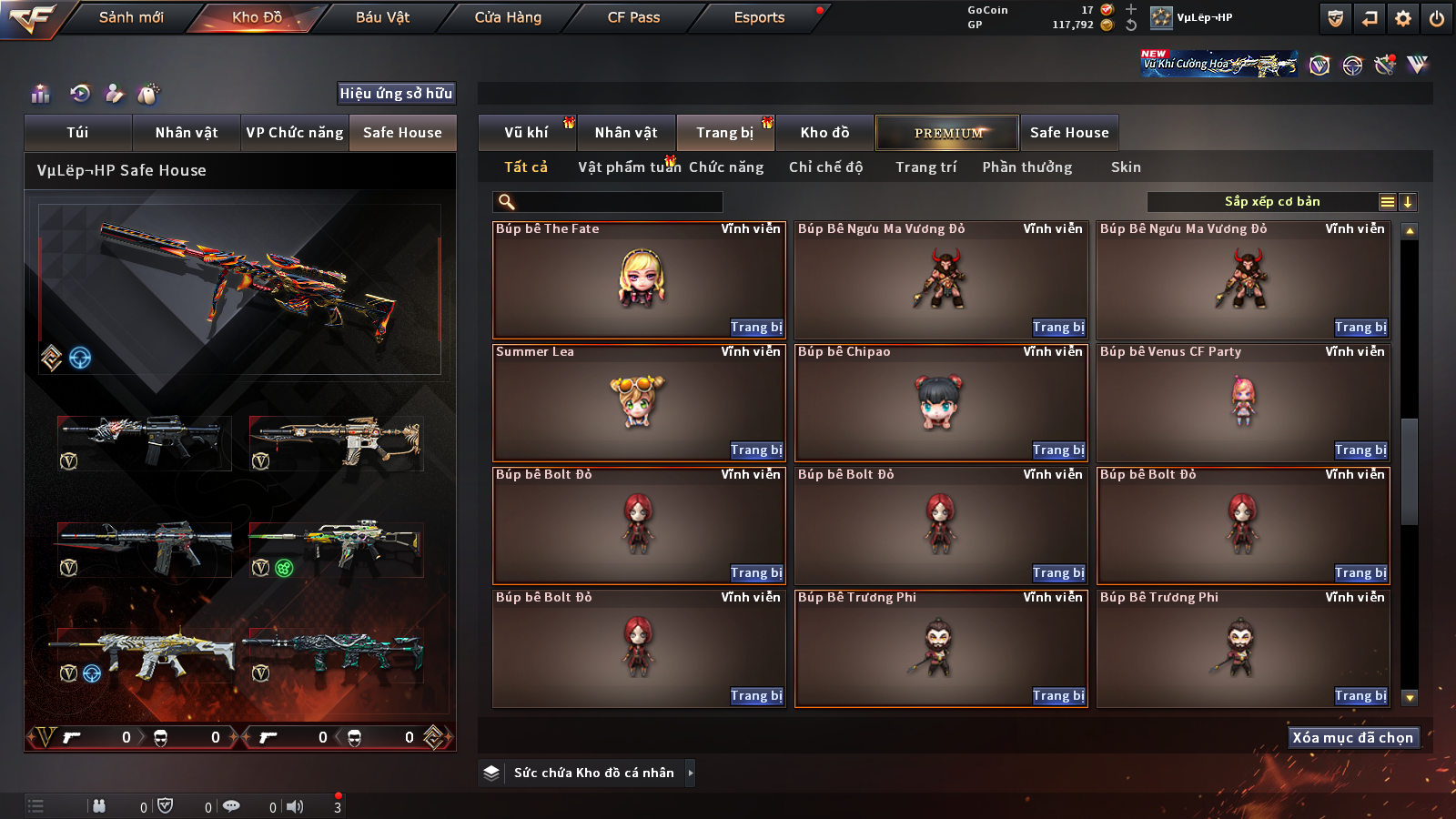Click Xóa mục đã chọn button
This screenshot has height=819, width=1456.
click(1353, 738)
